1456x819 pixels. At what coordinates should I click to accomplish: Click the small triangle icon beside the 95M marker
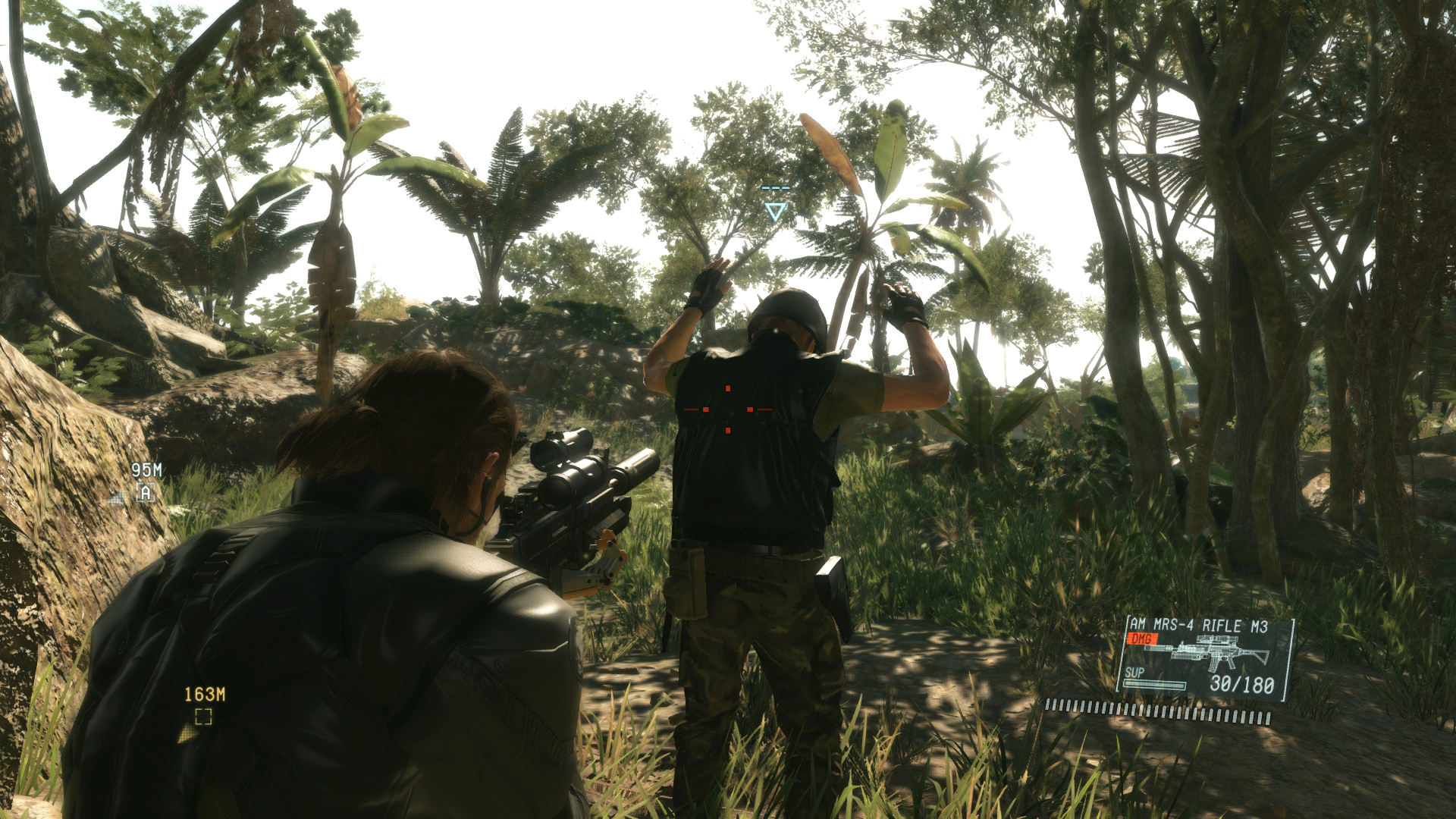pyautogui.click(x=115, y=498)
